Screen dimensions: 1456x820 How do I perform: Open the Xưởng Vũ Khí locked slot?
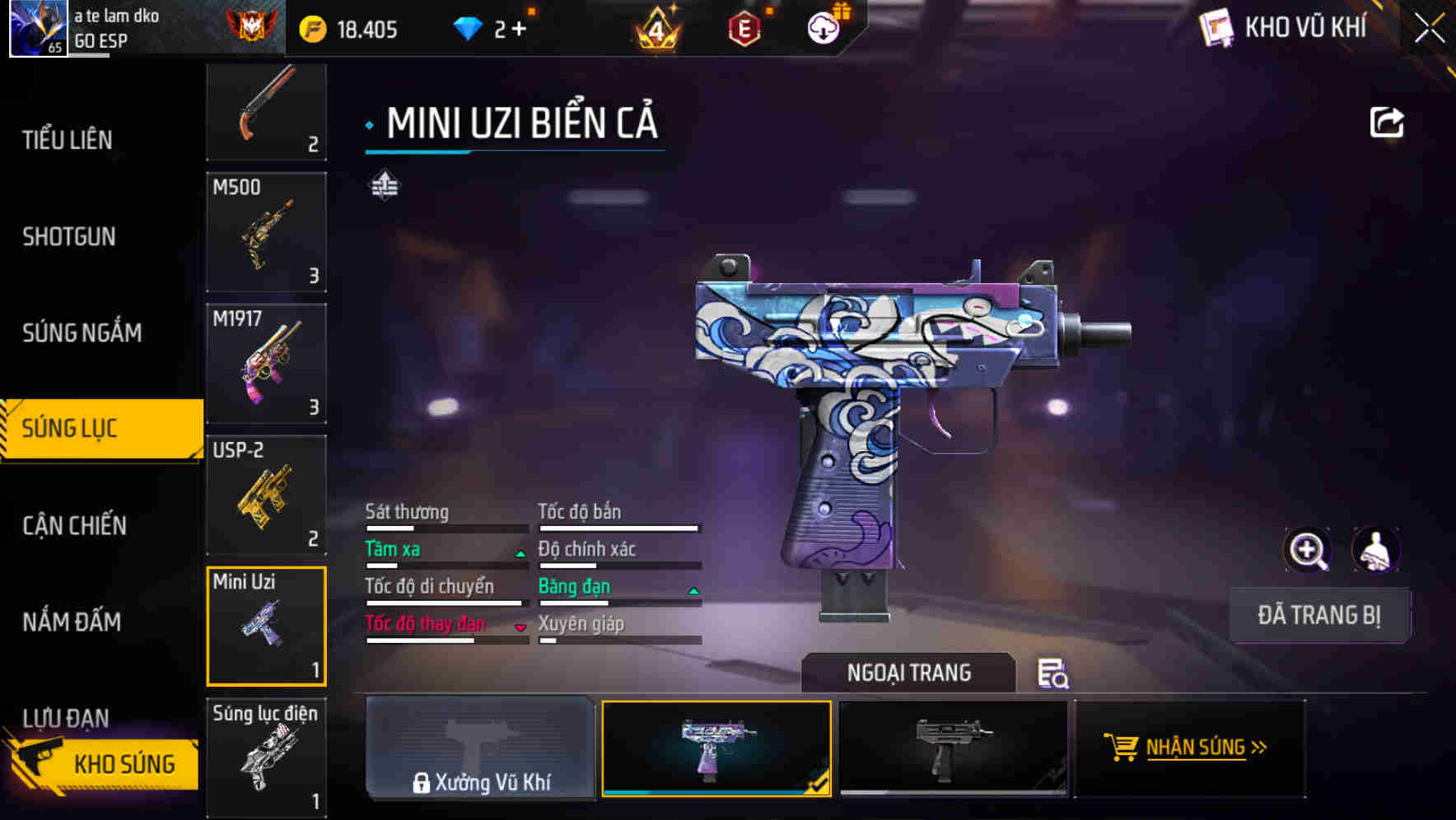point(480,748)
